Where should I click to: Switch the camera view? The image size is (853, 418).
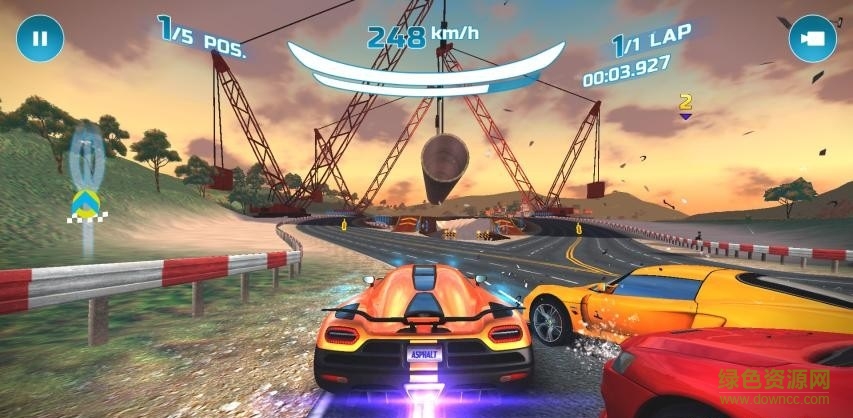coord(813,39)
